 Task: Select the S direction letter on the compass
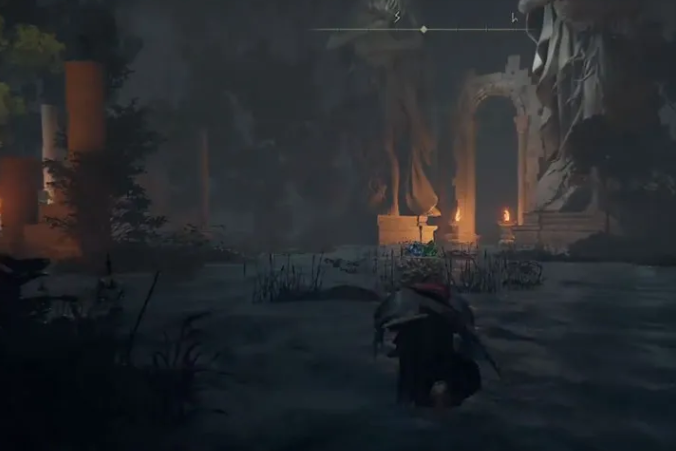(397, 16)
